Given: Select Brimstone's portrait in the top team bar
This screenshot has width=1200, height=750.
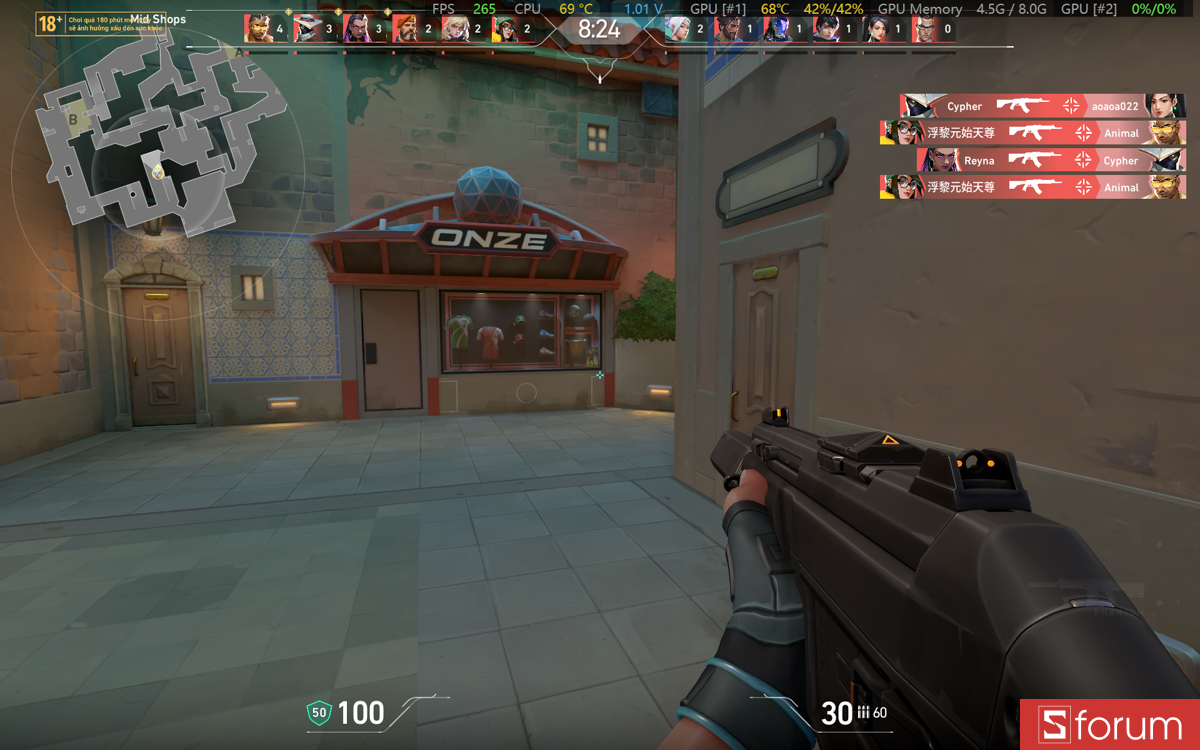Looking at the screenshot, I should coord(406,29).
